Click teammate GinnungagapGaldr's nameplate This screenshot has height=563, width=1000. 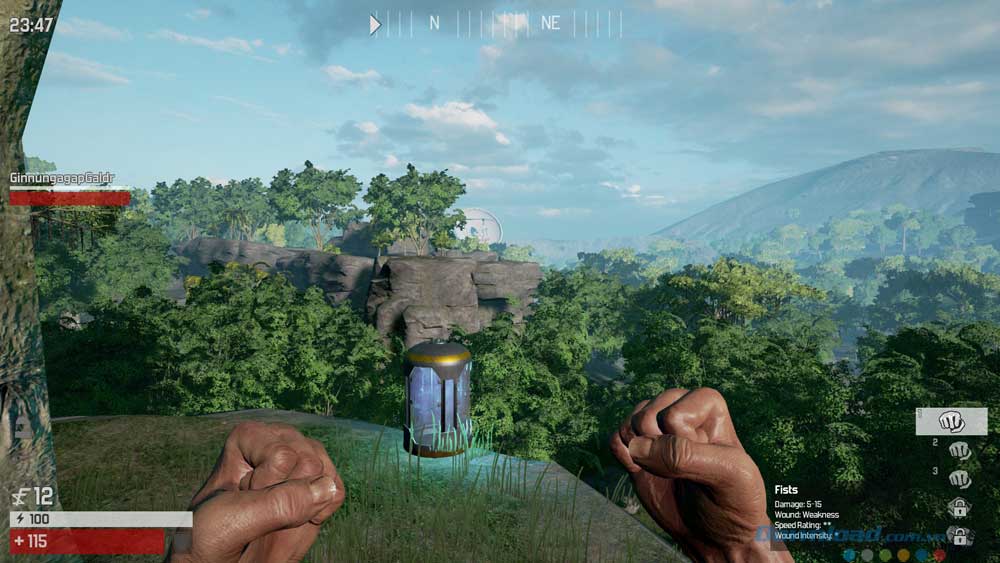(62, 178)
